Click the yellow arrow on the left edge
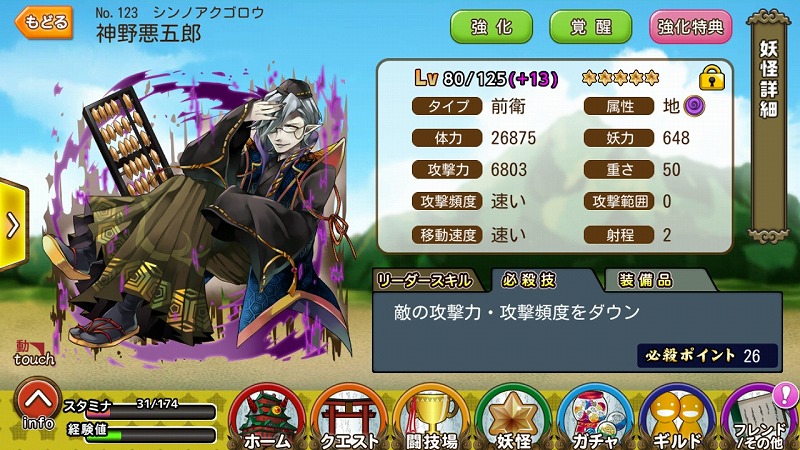 [13, 224]
